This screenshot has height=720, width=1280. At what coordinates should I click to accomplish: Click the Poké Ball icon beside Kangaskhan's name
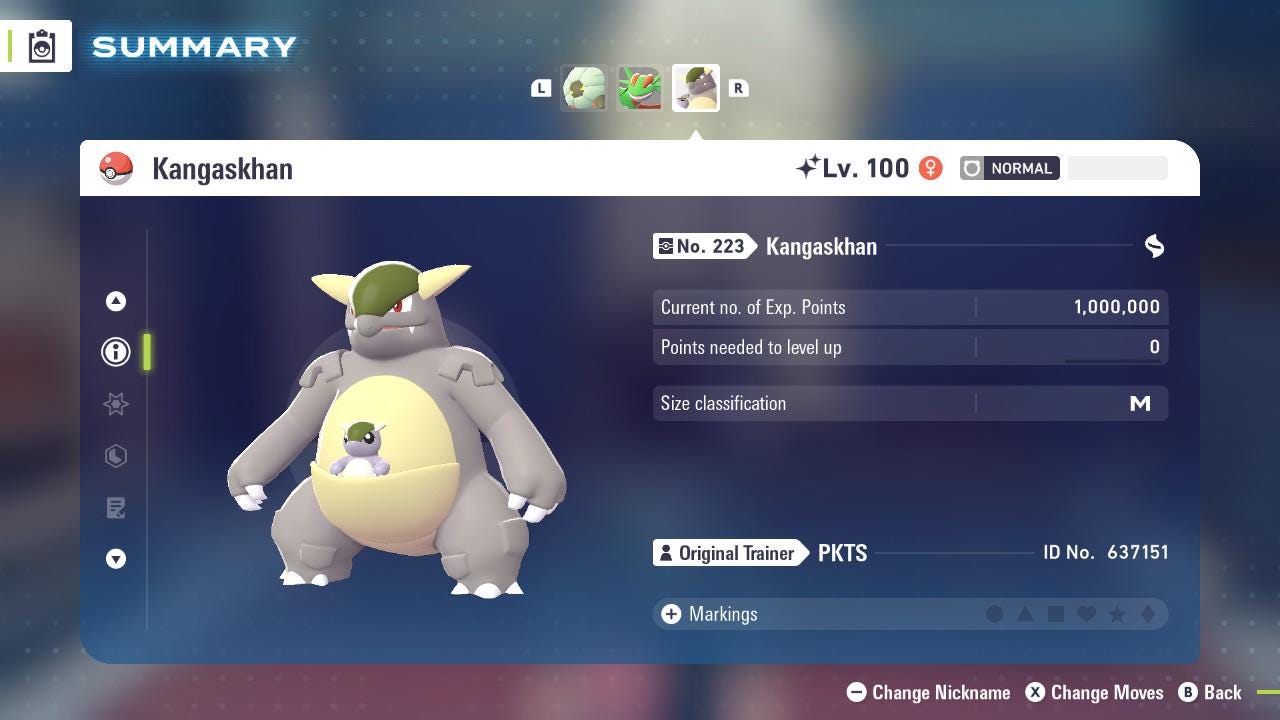click(117, 168)
